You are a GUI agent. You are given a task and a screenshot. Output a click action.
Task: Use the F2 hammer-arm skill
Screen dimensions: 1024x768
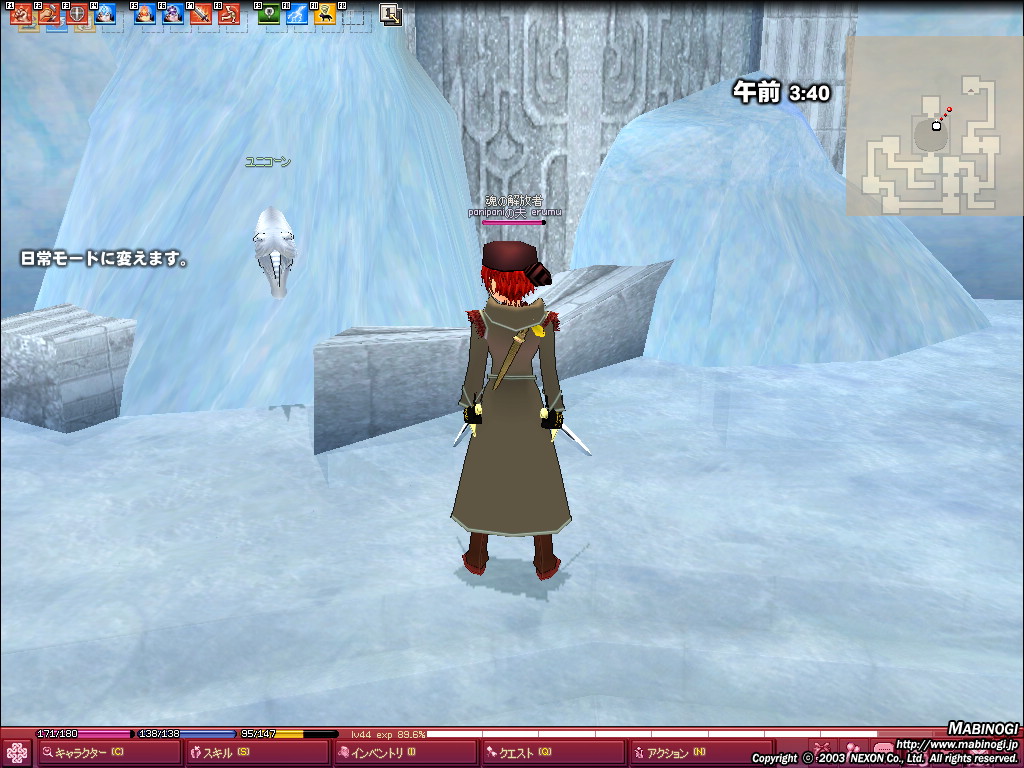[x=49, y=14]
